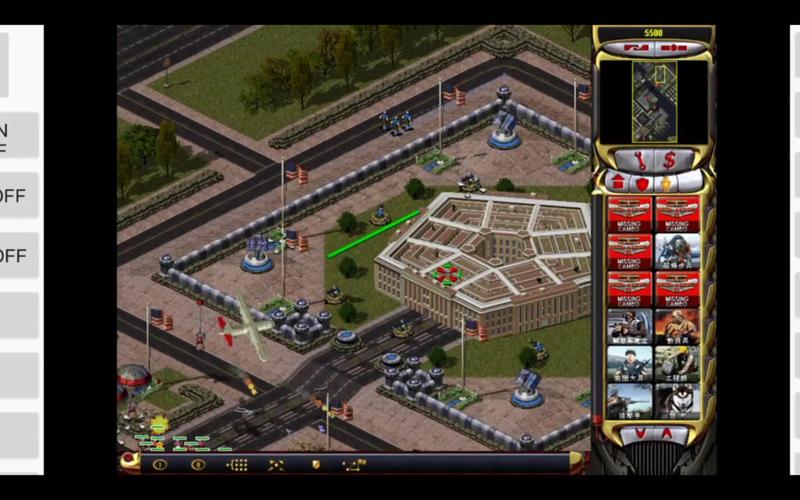800x500 pixels.
Task: Select team two on command bar
Action: [x=198, y=464]
